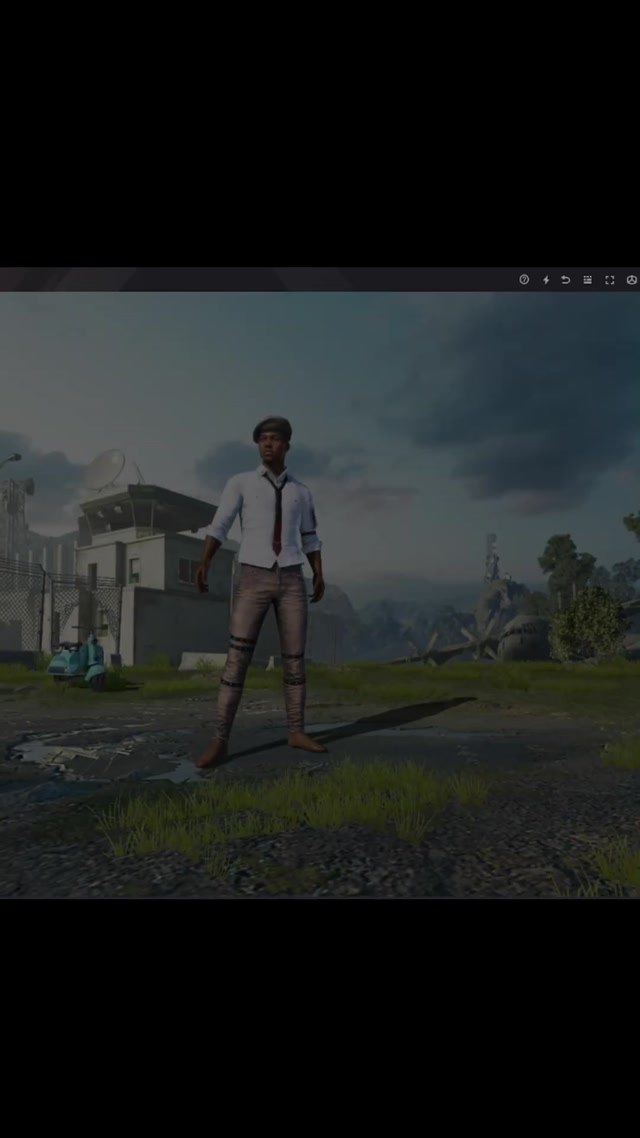
Task: Open the question mark help icon
Action: point(524,280)
